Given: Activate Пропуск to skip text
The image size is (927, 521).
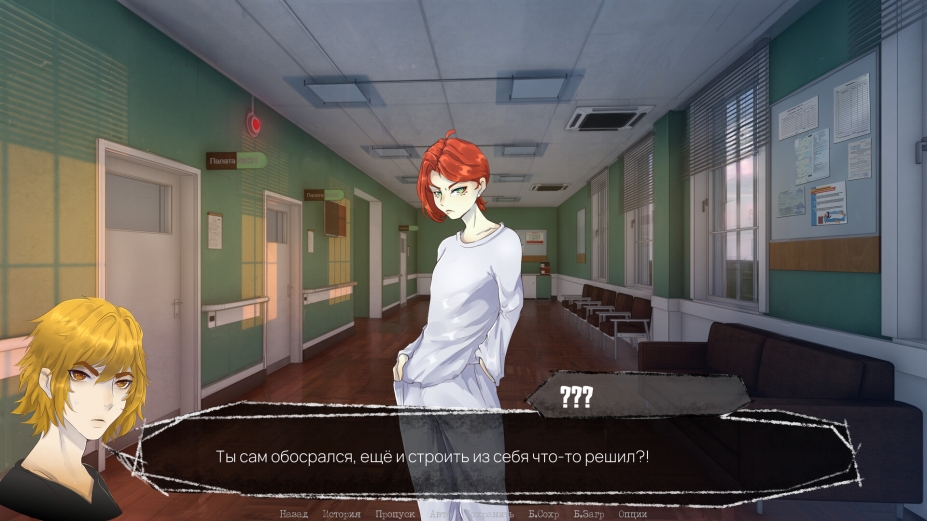Looking at the screenshot, I should (x=394, y=514).
